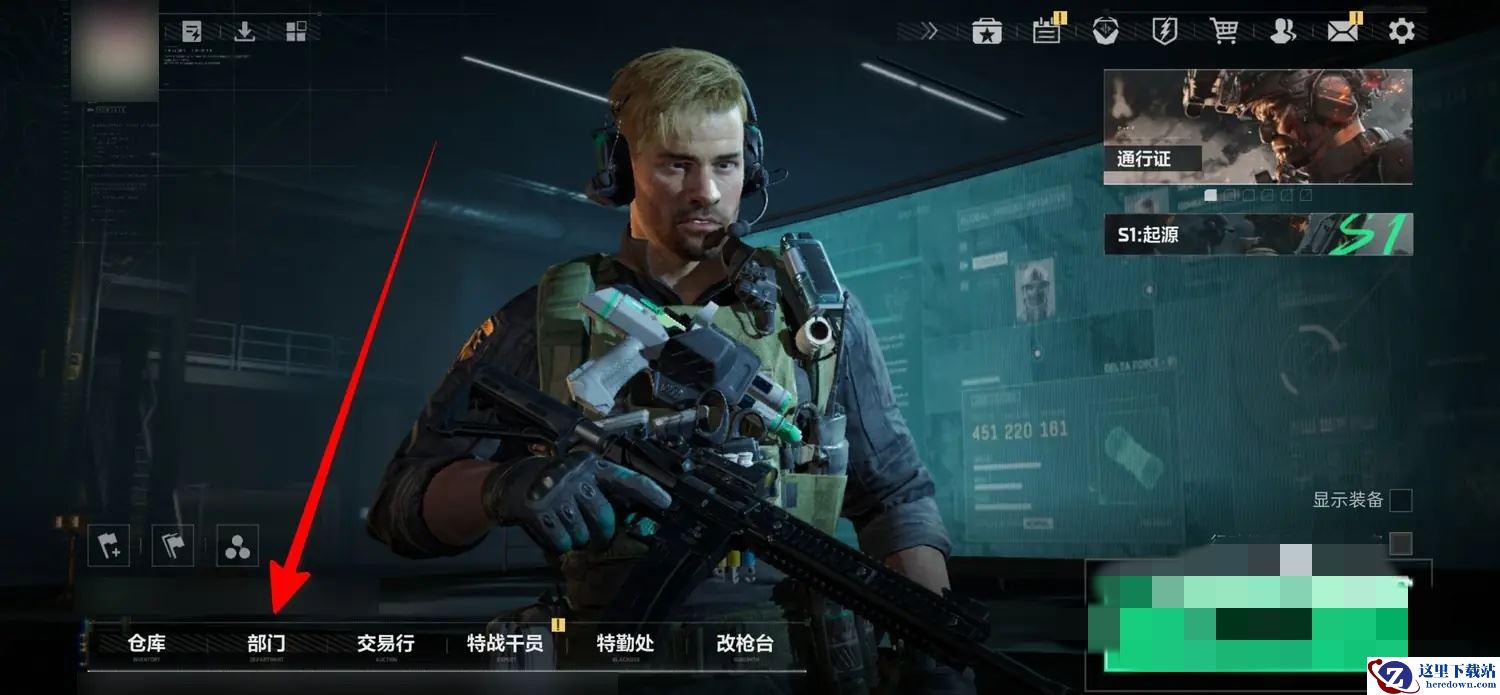Toggle the 显示装备 checkbox

[1401, 500]
